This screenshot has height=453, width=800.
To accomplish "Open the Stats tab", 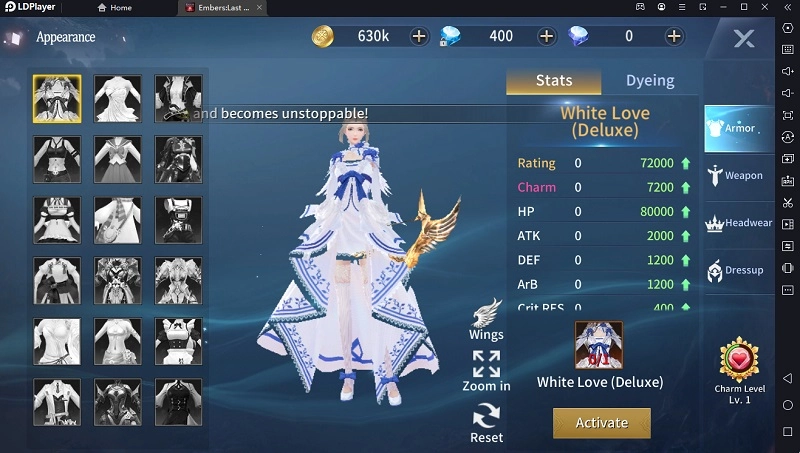I will pyautogui.click(x=554, y=80).
